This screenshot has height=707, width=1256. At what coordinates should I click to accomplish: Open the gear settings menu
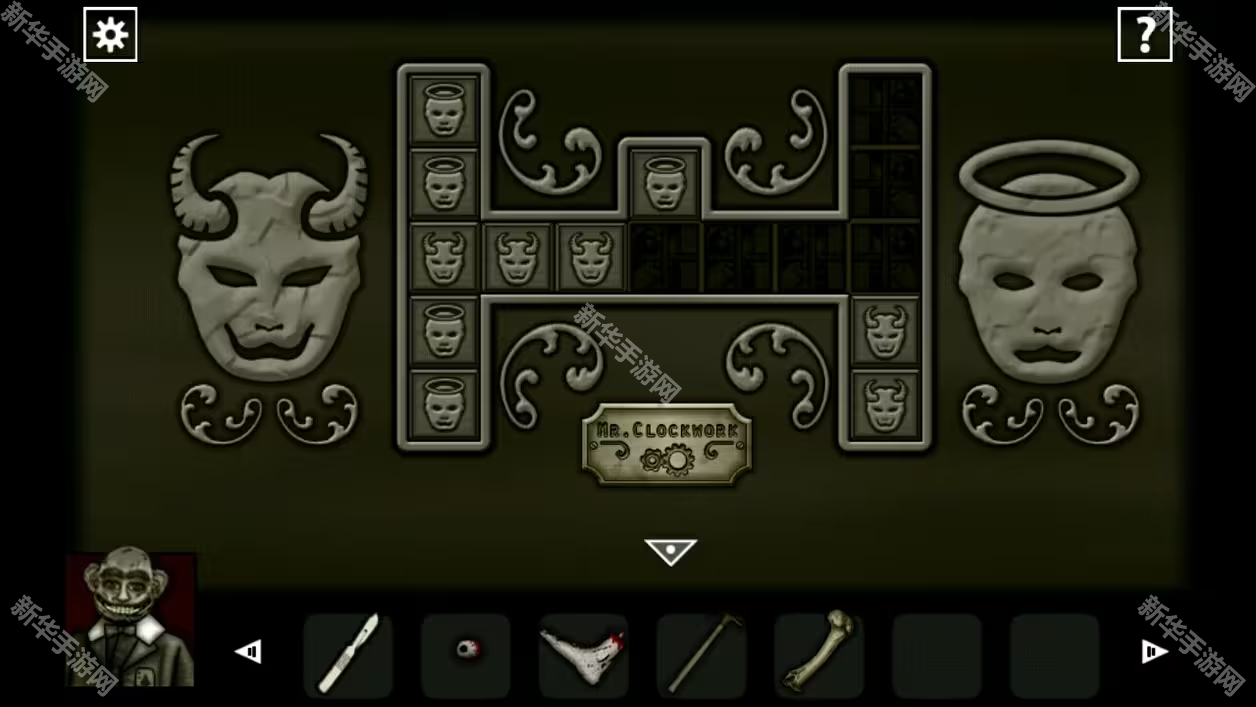110,35
